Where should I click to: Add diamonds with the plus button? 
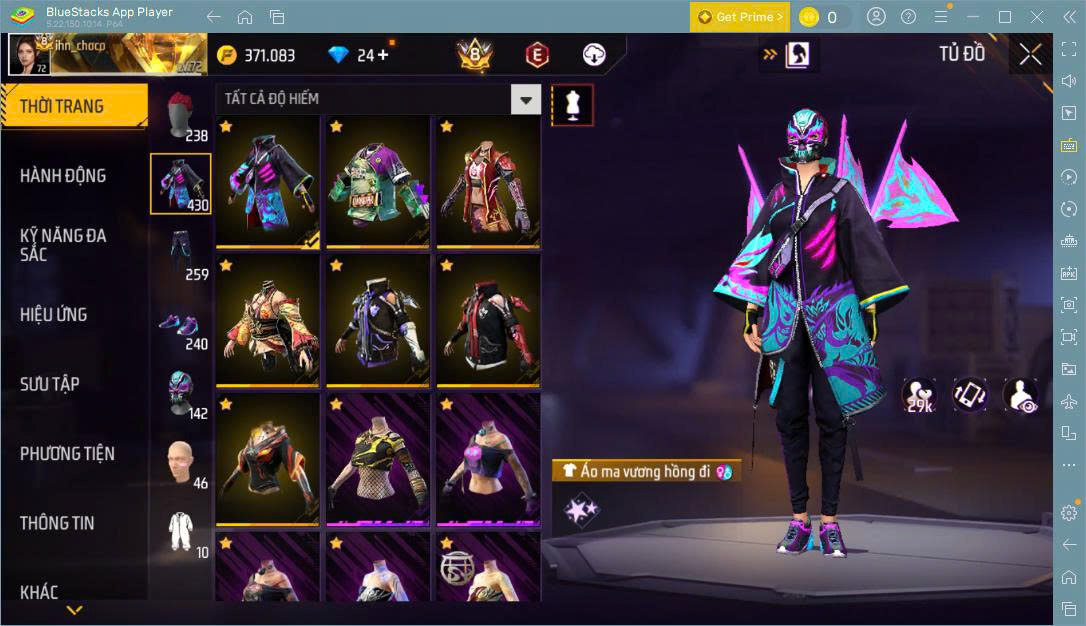point(382,55)
